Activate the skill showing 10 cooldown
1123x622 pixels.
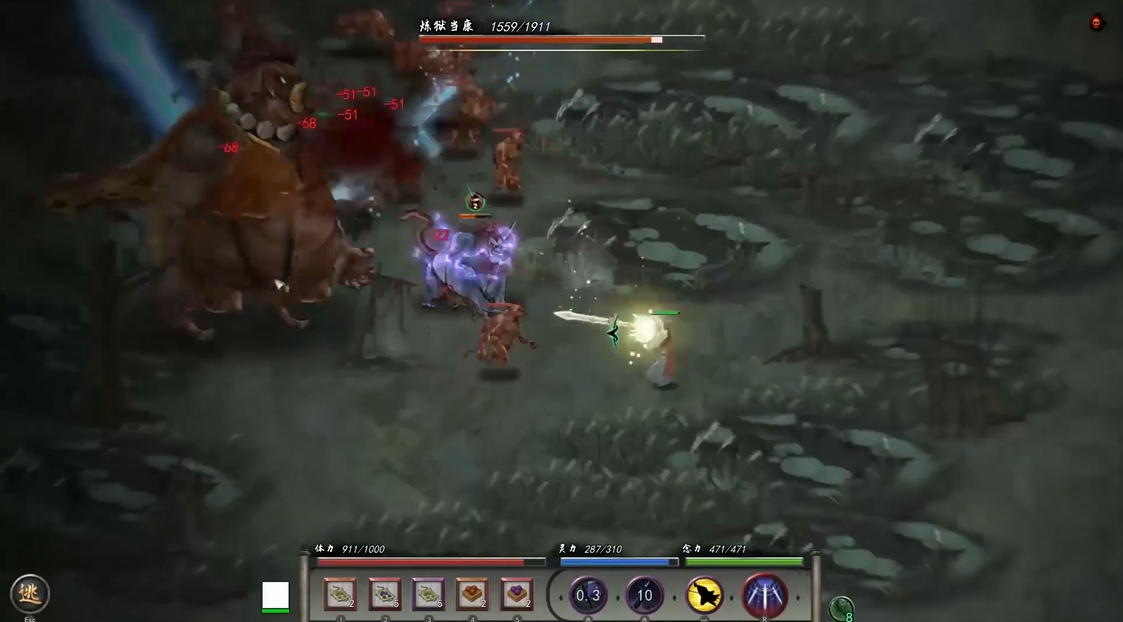[645, 596]
